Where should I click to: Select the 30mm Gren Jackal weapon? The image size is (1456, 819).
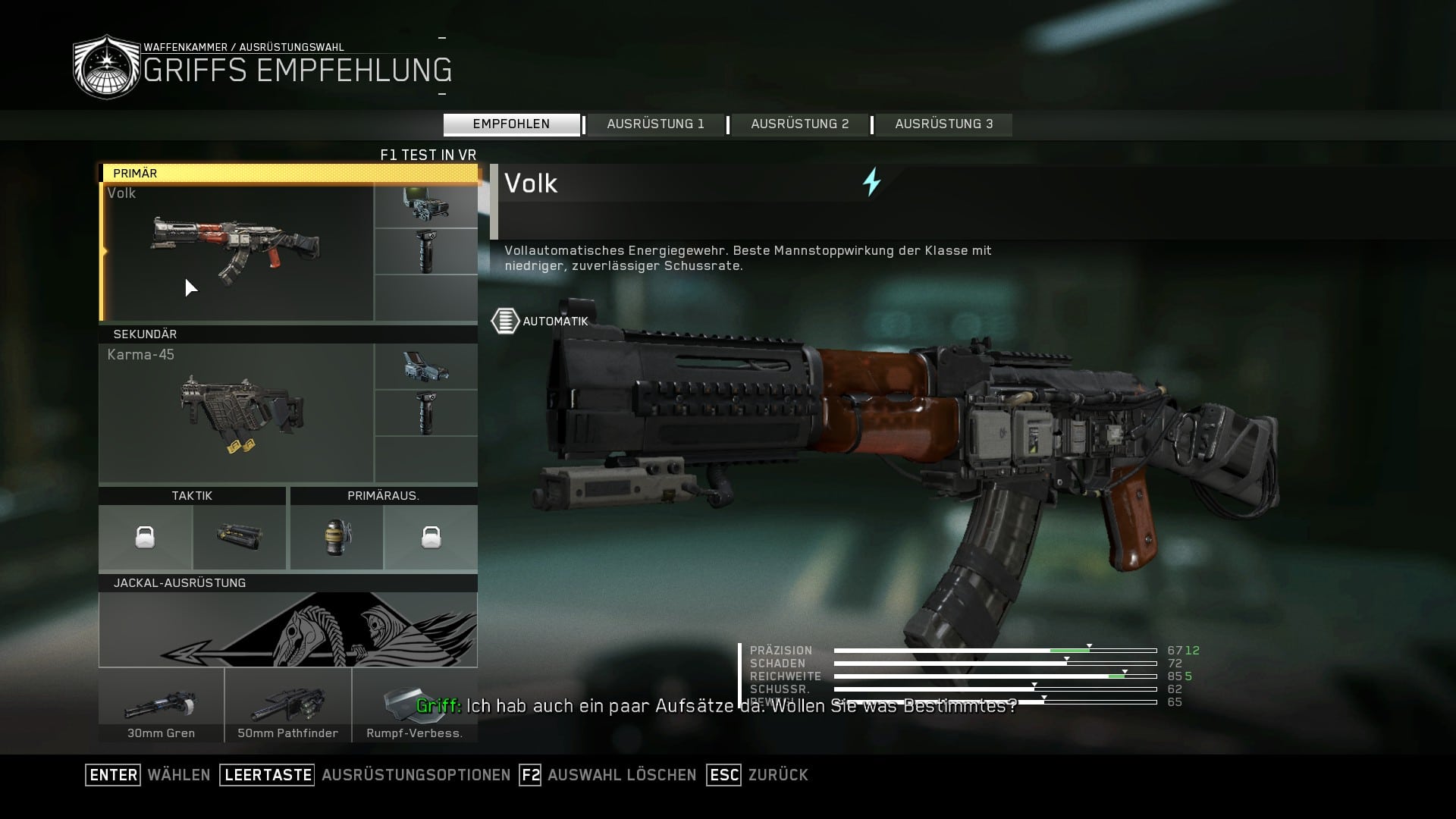pyautogui.click(x=161, y=705)
